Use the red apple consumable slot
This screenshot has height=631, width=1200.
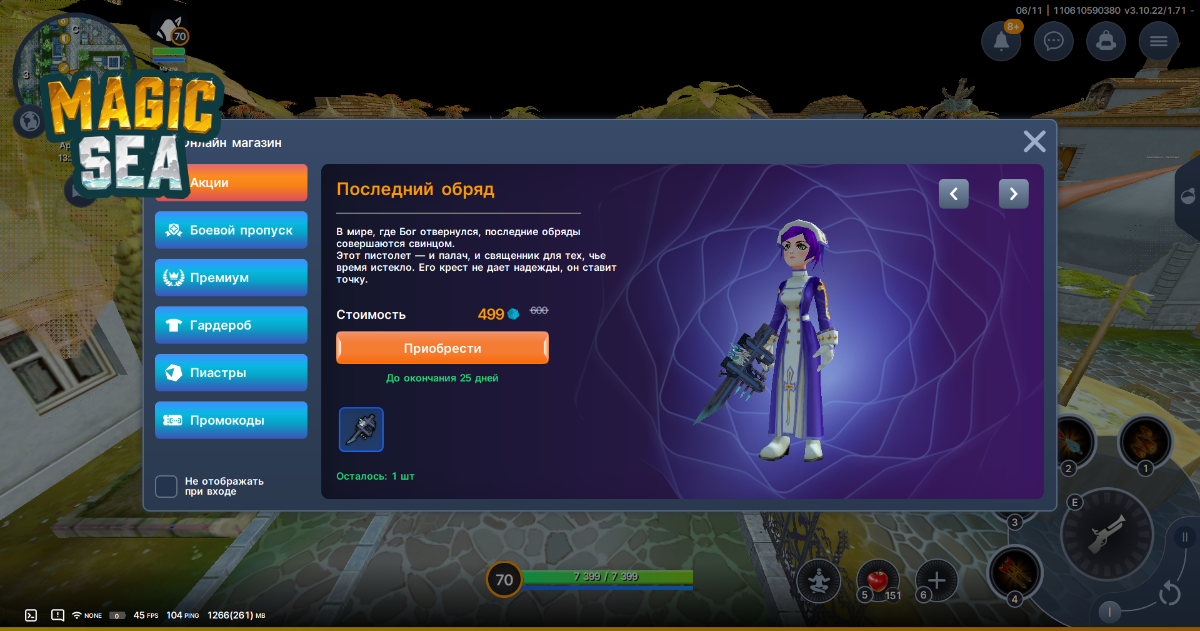click(877, 580)
